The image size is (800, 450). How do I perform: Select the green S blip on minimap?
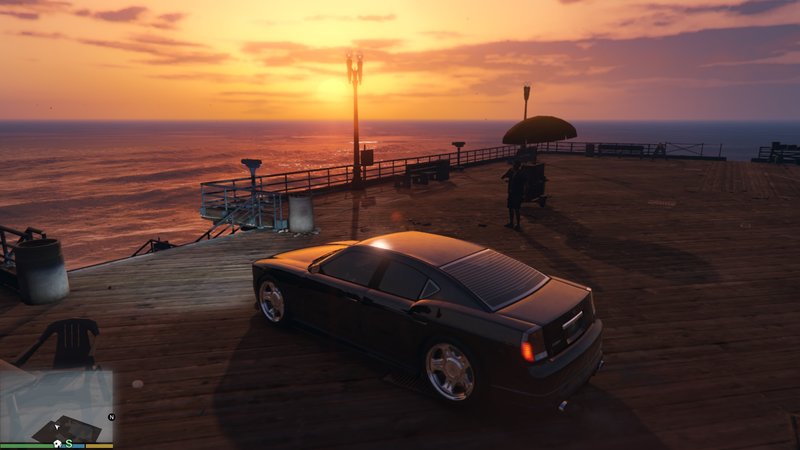69,443
